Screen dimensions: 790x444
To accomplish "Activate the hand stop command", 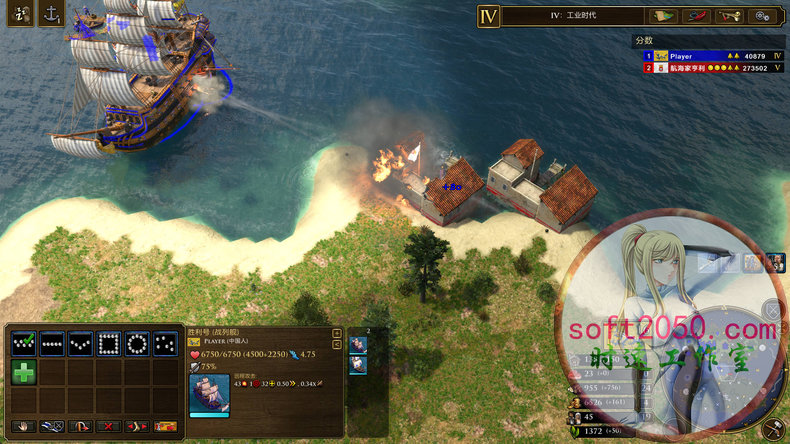I will tap(24, 426).
